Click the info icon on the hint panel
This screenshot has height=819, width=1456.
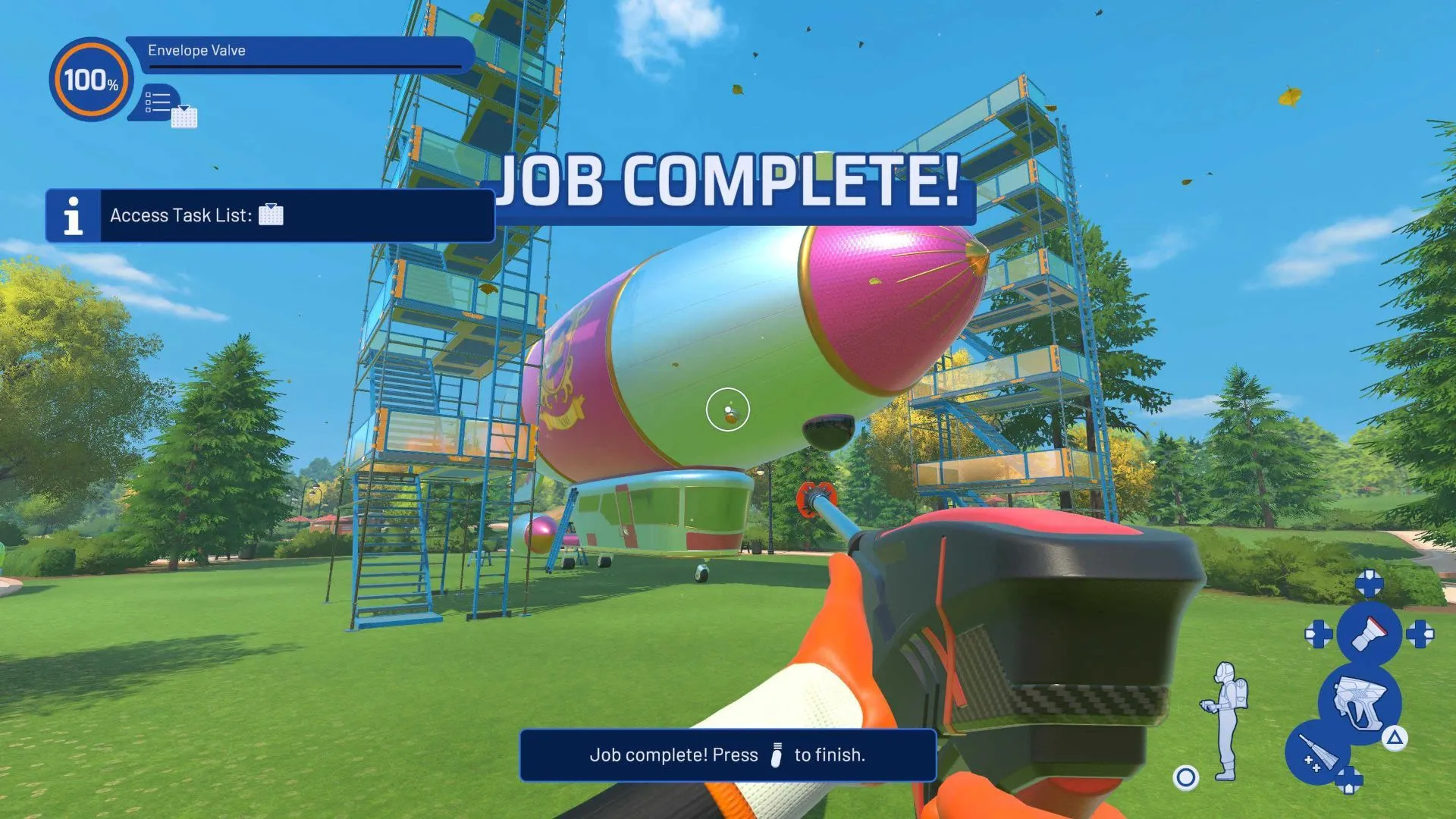pos(74,215)
